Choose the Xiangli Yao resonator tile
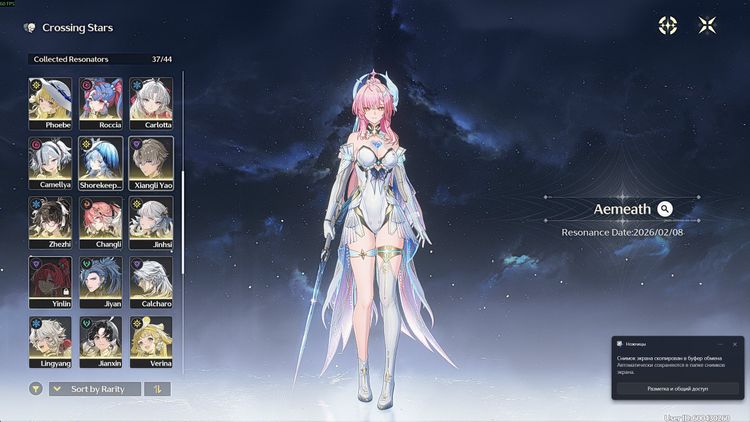Screen dimensions: 750x422 [151, 162]
